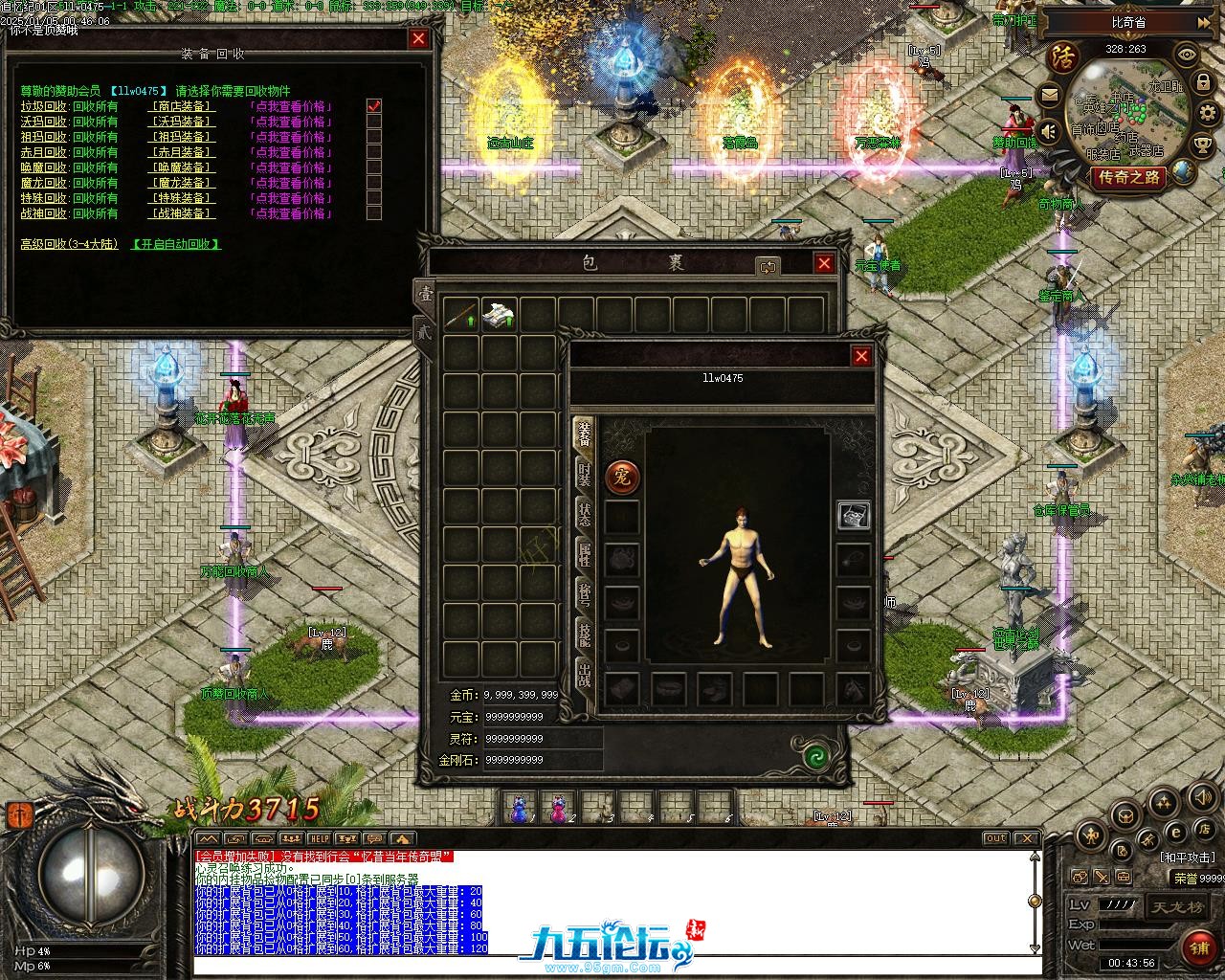Open the 天龙榜 ranking button
This screenshot has height=980, width=1225.
coord(1176,905)
